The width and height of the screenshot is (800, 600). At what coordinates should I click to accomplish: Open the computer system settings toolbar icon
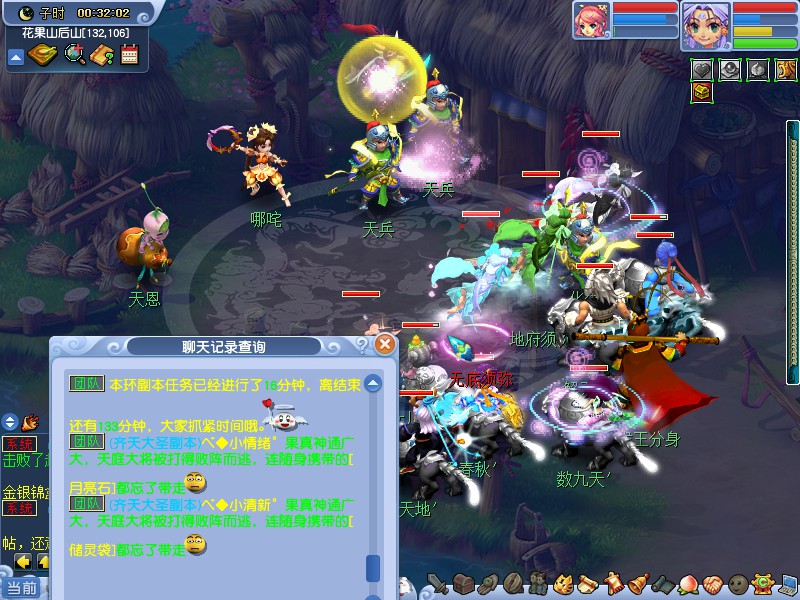788,583
